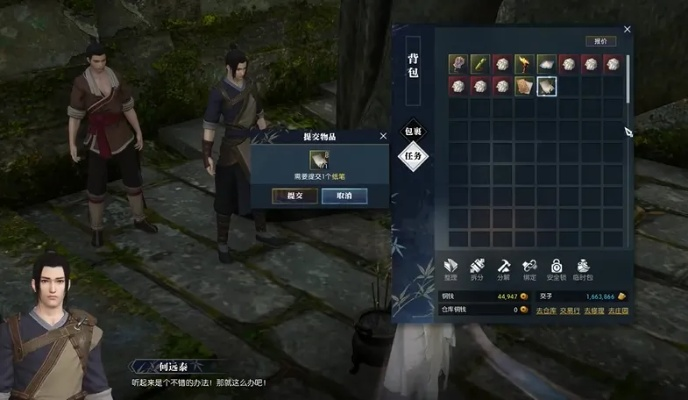This screenshot has height=400, width=688.
Task: Click the 报价 button
Action: pos(601,41)
